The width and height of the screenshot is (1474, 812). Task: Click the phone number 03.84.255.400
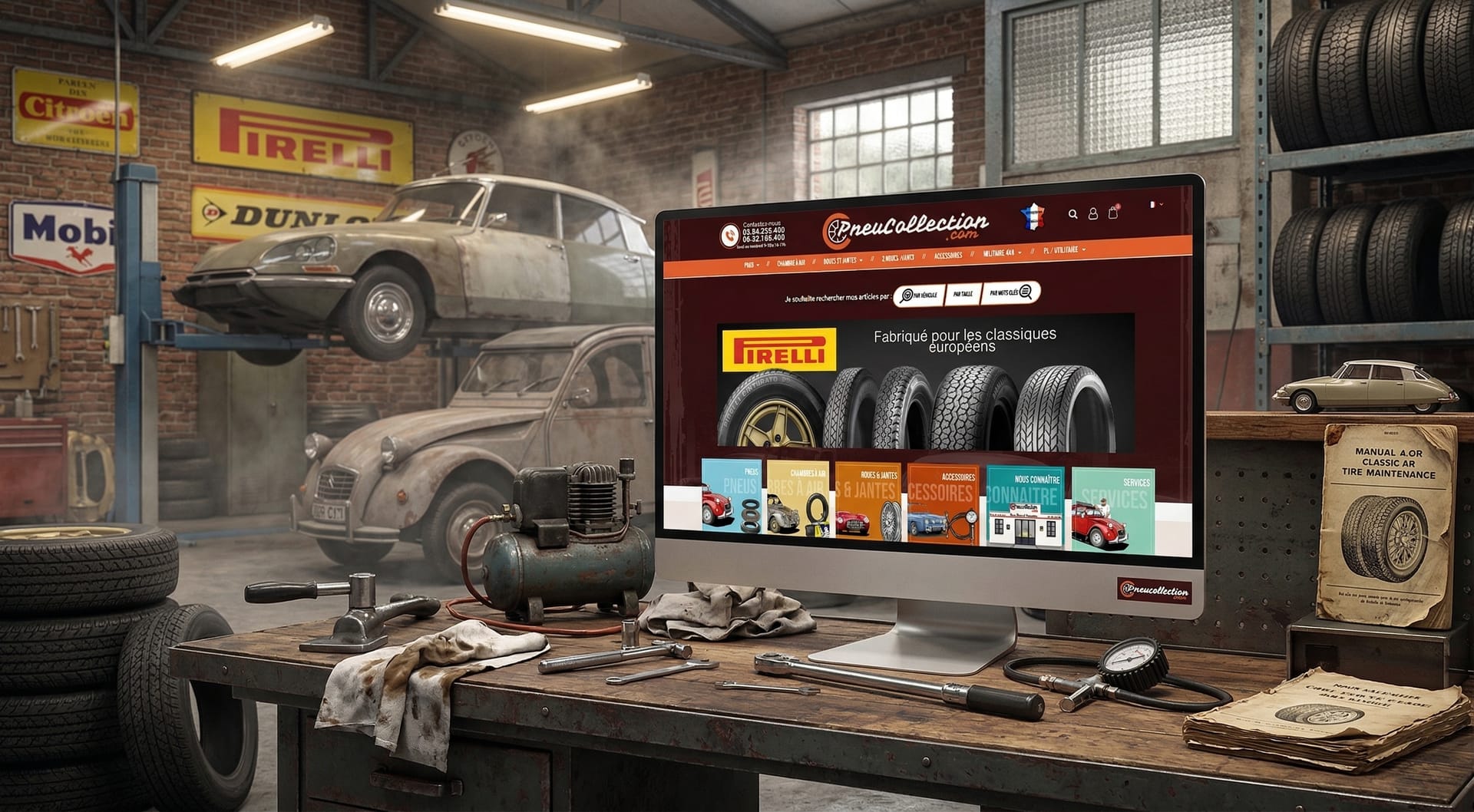tap(762, 232)
